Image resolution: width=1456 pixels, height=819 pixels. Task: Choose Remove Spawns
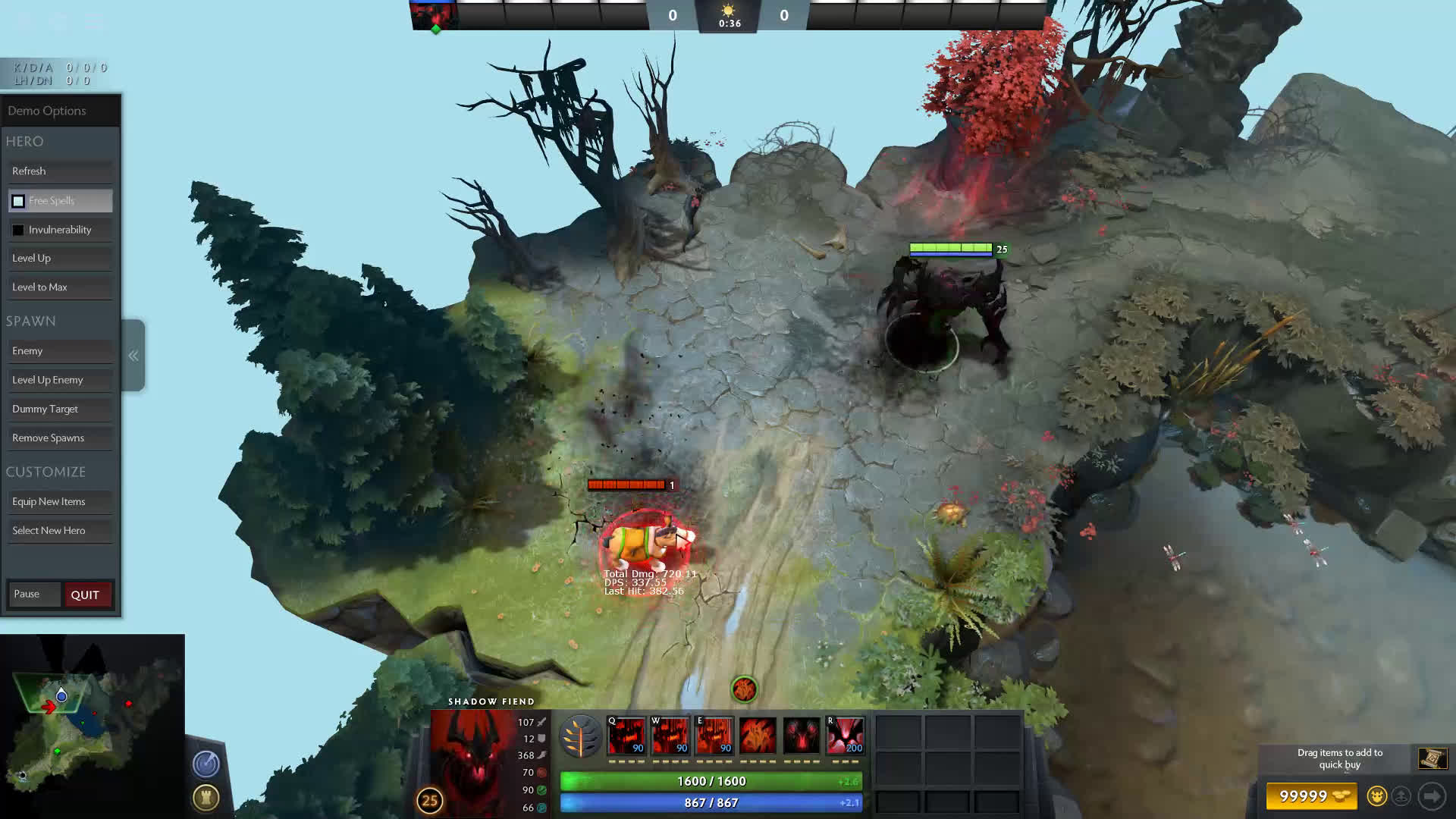pos(60,438)
